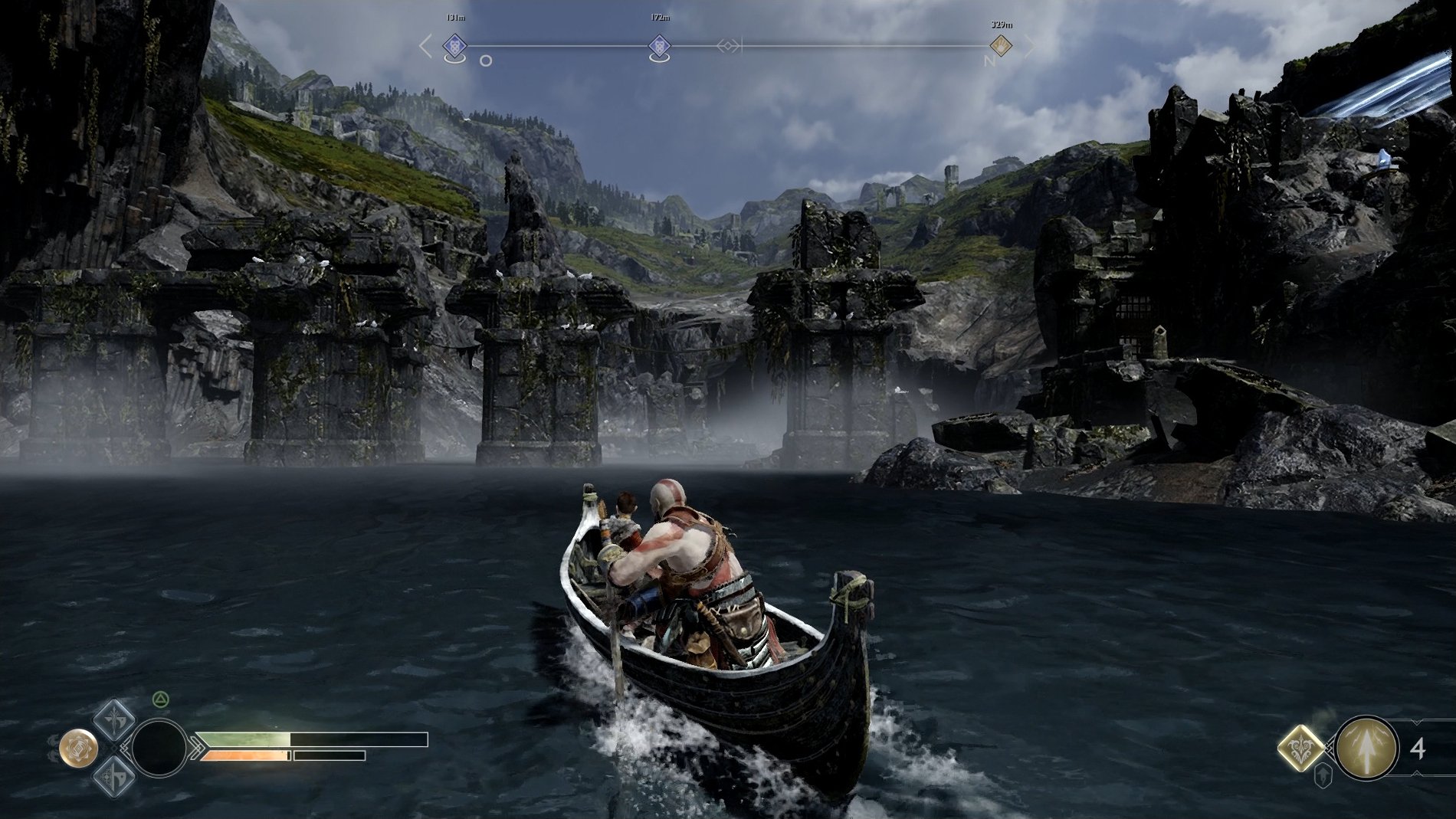Click the blue quest marker at 131m
This screenshot has height=819, width=1456.
[x=454, y=46]
